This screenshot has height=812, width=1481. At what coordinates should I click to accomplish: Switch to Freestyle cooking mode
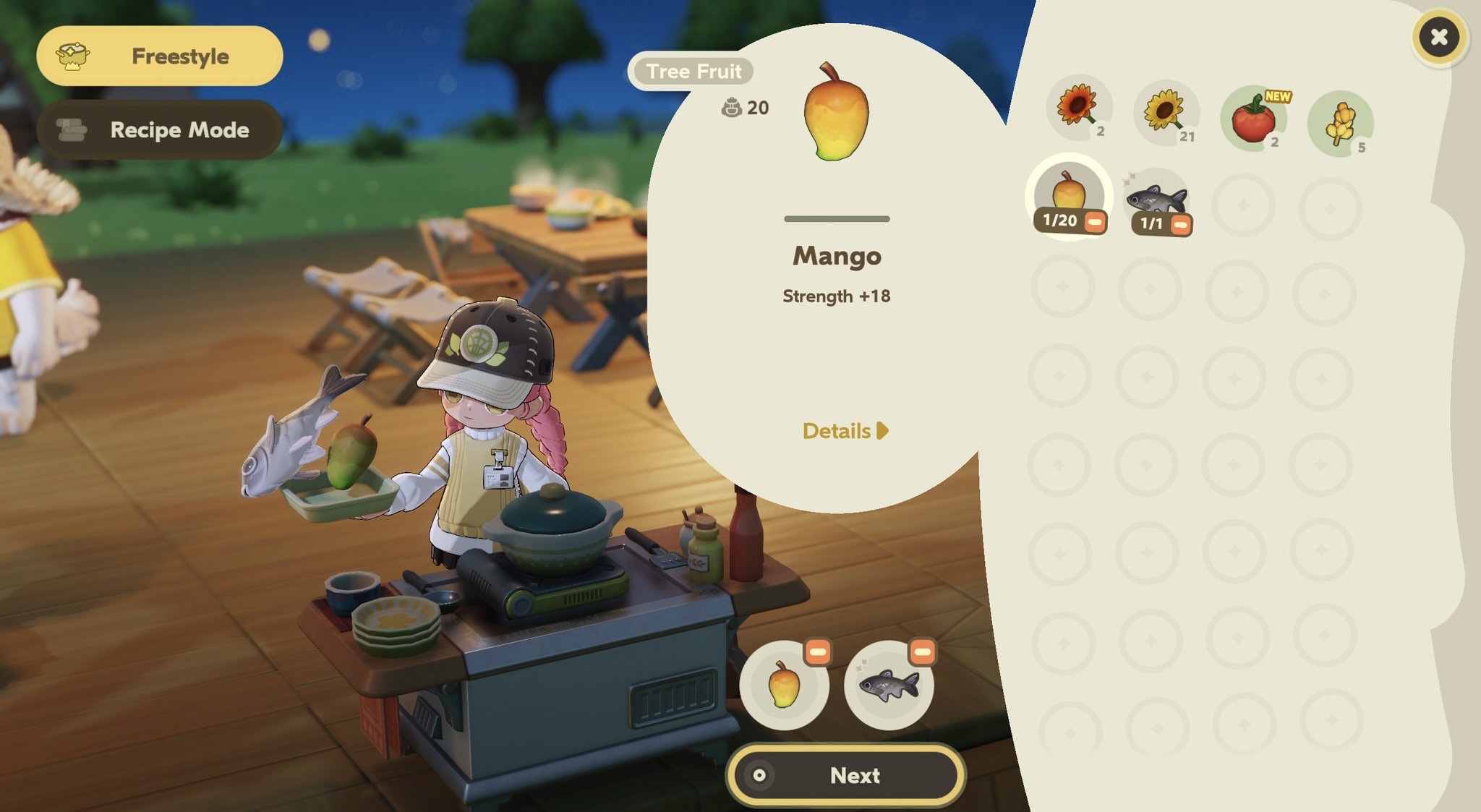pyautogui.click(x=159, y=56)
